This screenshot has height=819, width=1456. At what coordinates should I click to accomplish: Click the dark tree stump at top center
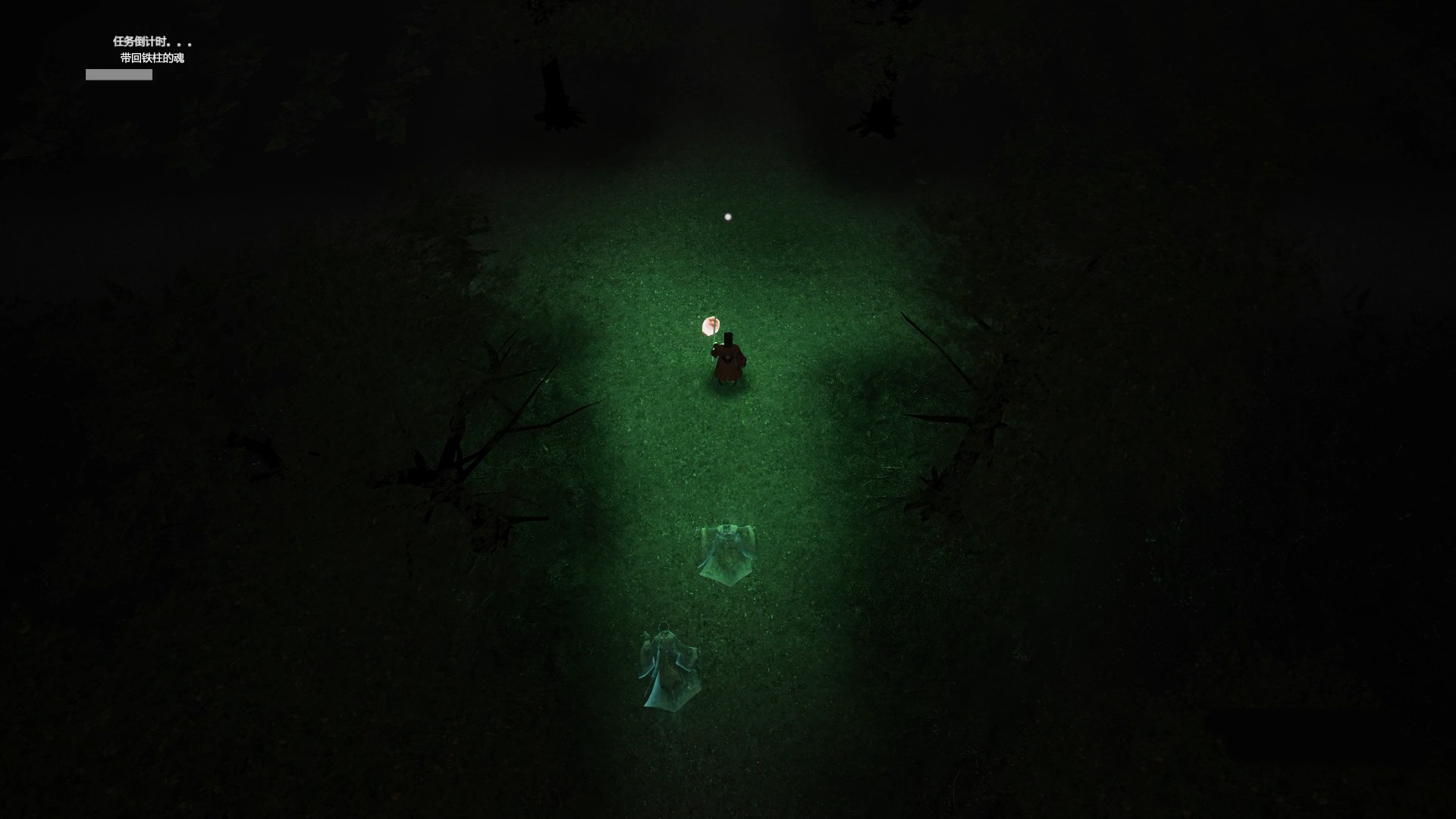557,95
